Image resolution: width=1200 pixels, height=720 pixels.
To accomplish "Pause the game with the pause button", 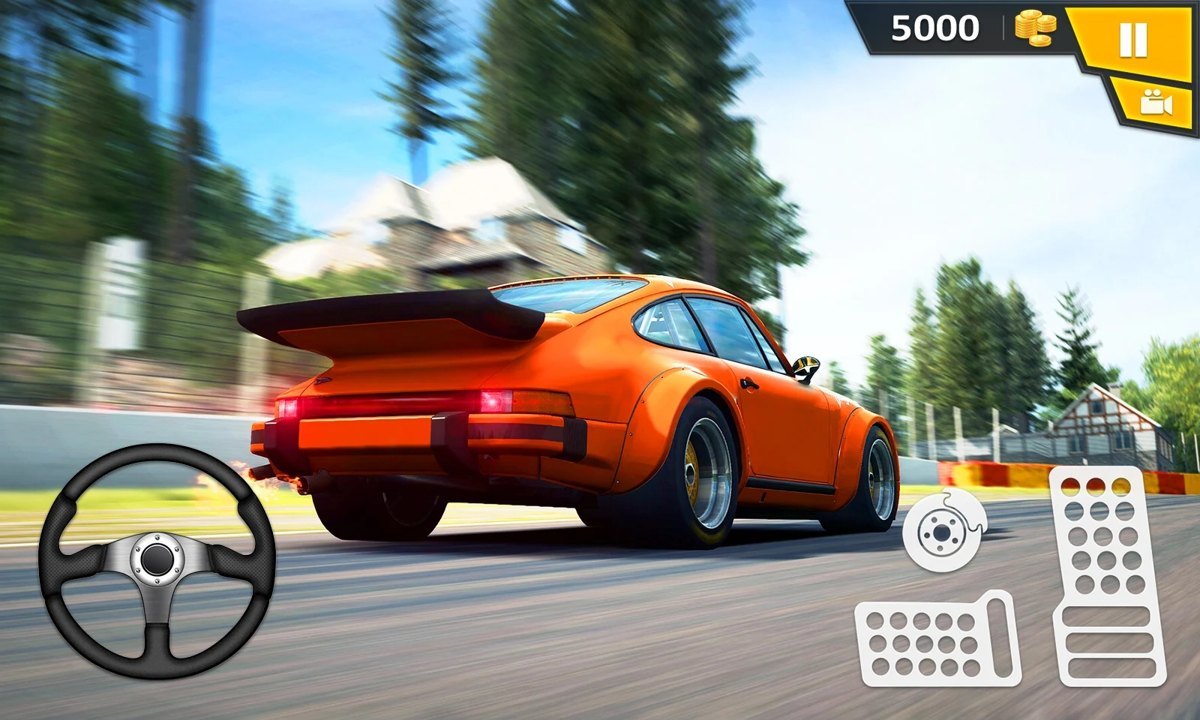I will pyautogui.click(x=1133, y=40).
